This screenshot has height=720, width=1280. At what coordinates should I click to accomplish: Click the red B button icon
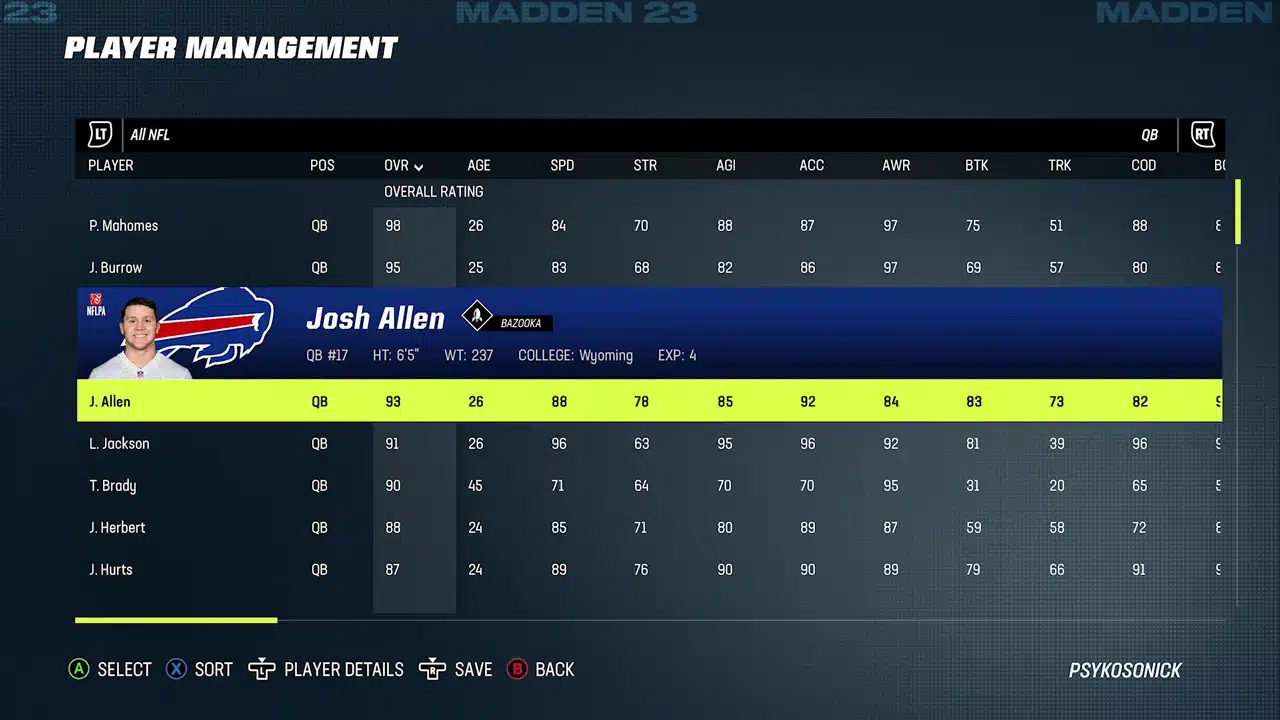point(517,669)
